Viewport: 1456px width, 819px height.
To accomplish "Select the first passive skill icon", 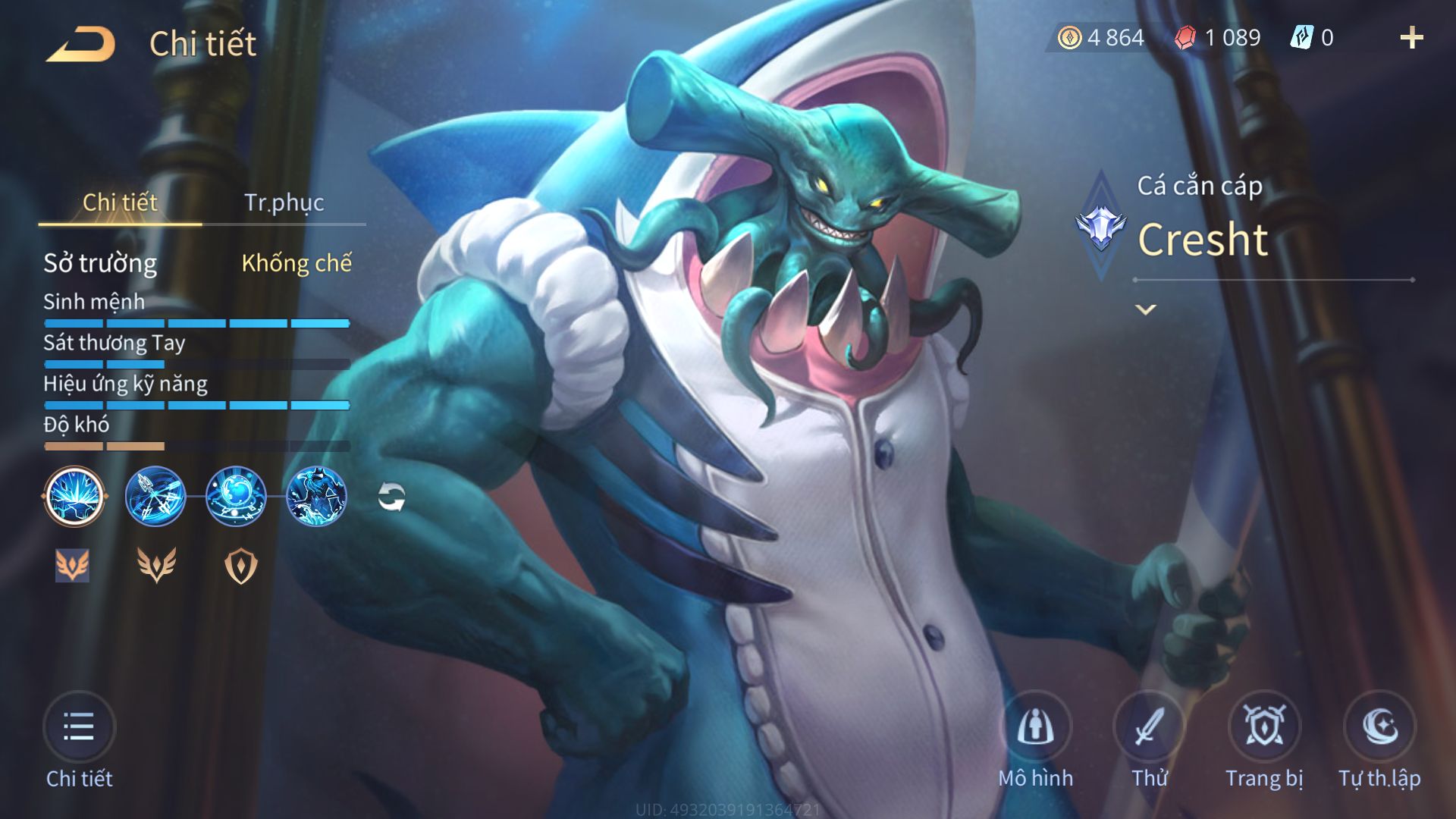I will click(x=74, y=497).
